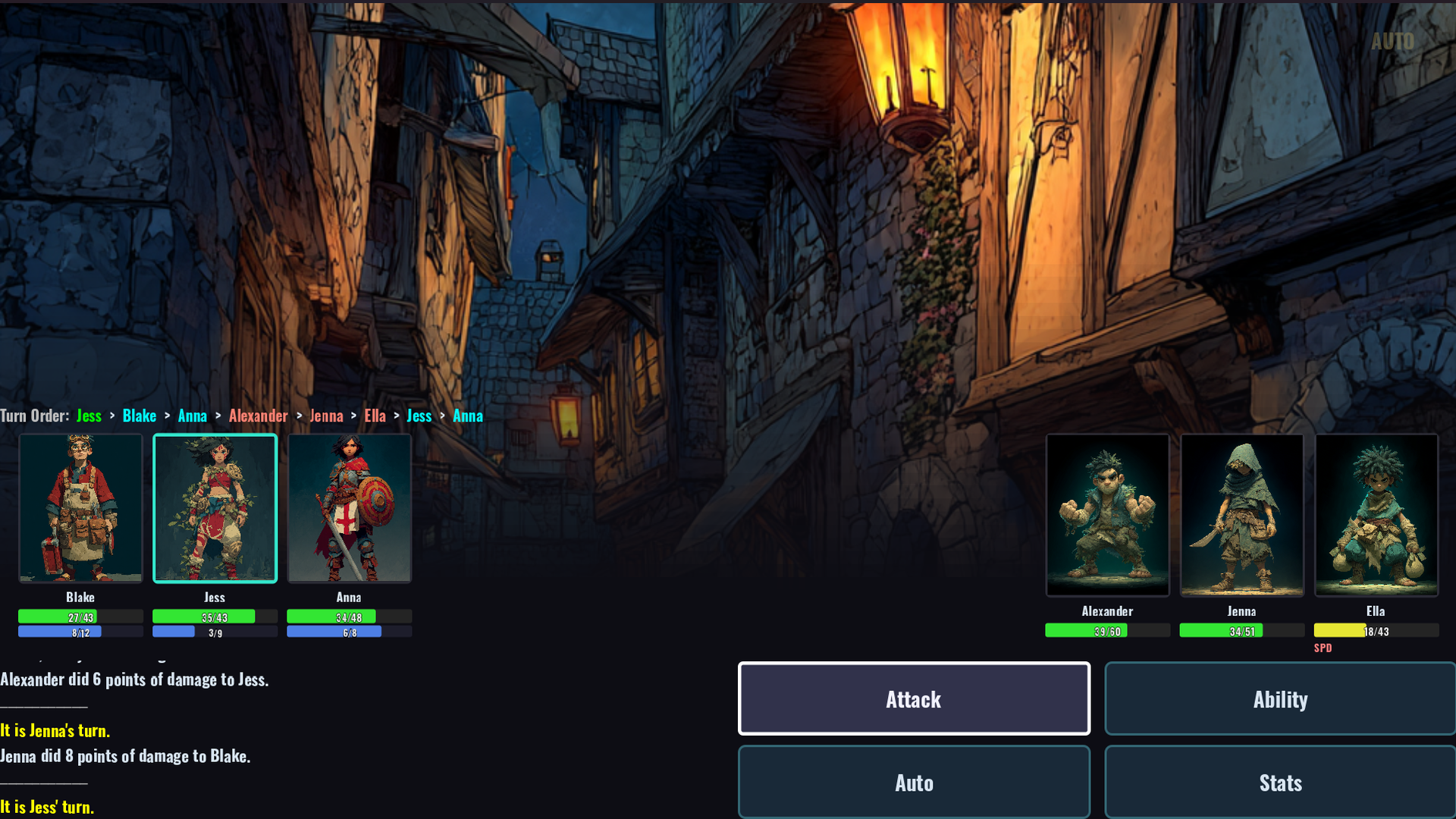Click Anna's knight portrait

(350, 508)
